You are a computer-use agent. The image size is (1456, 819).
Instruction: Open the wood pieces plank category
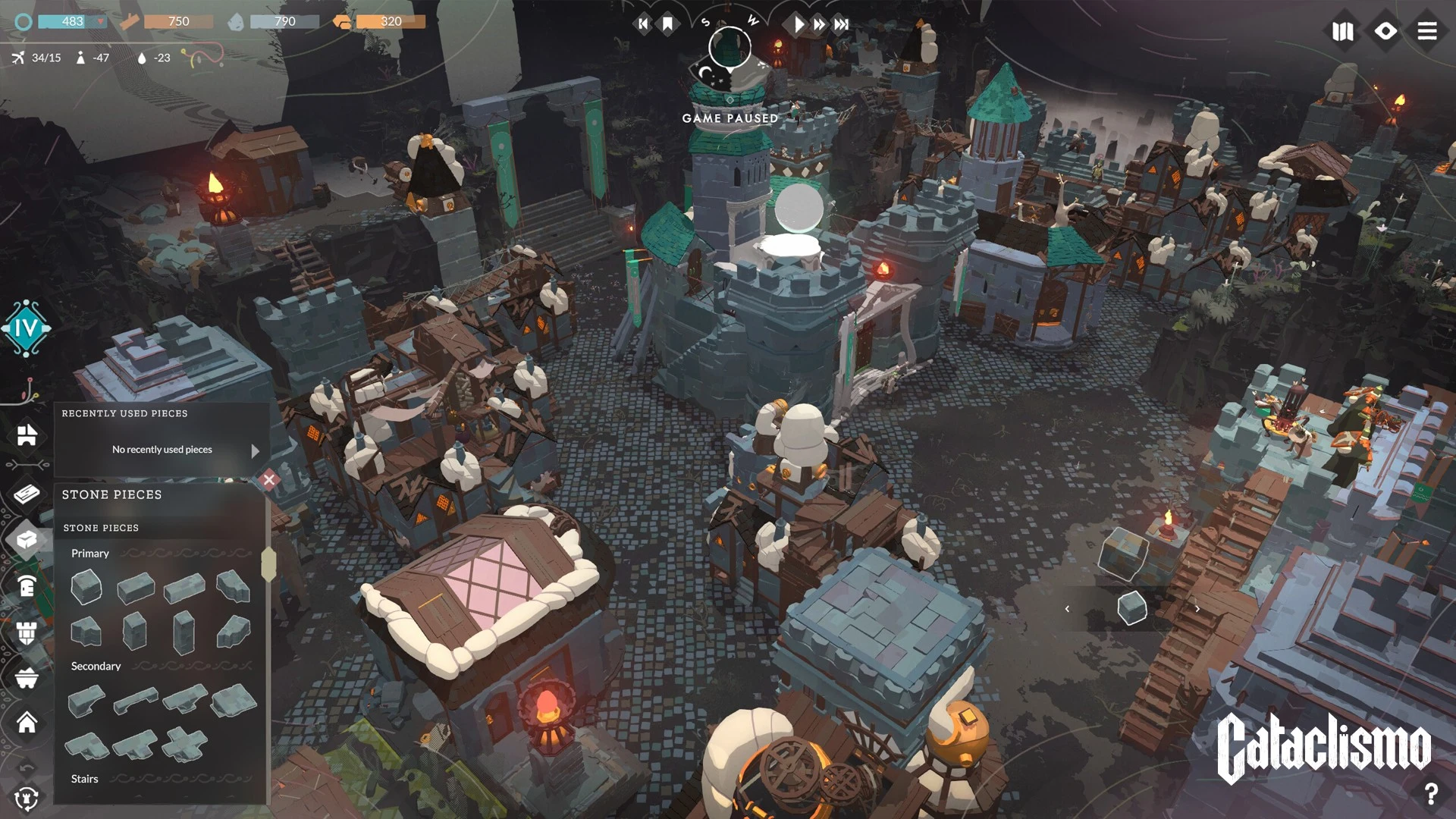[x=27, y=494]
